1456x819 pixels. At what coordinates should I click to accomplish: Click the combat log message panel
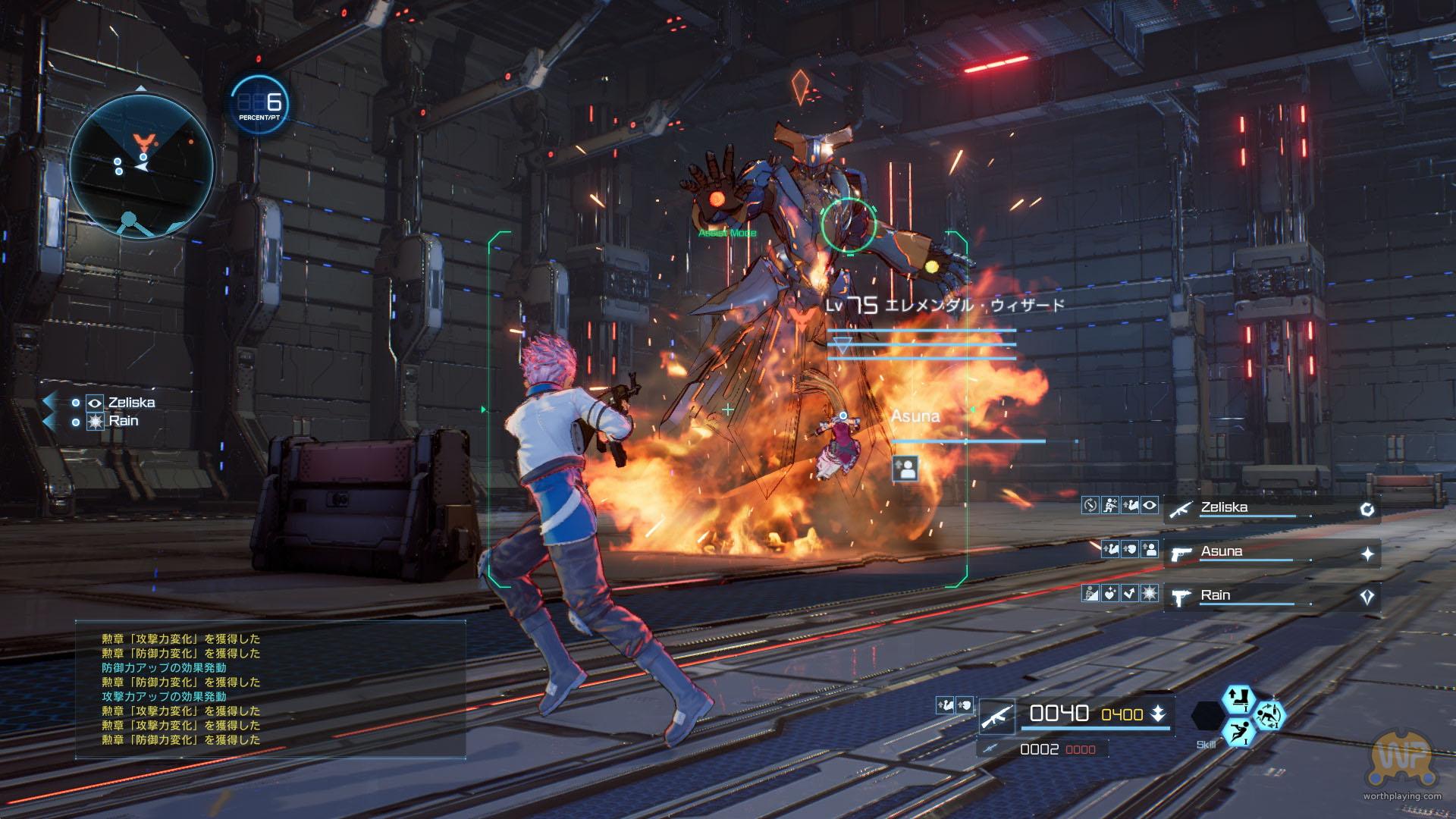270,689
